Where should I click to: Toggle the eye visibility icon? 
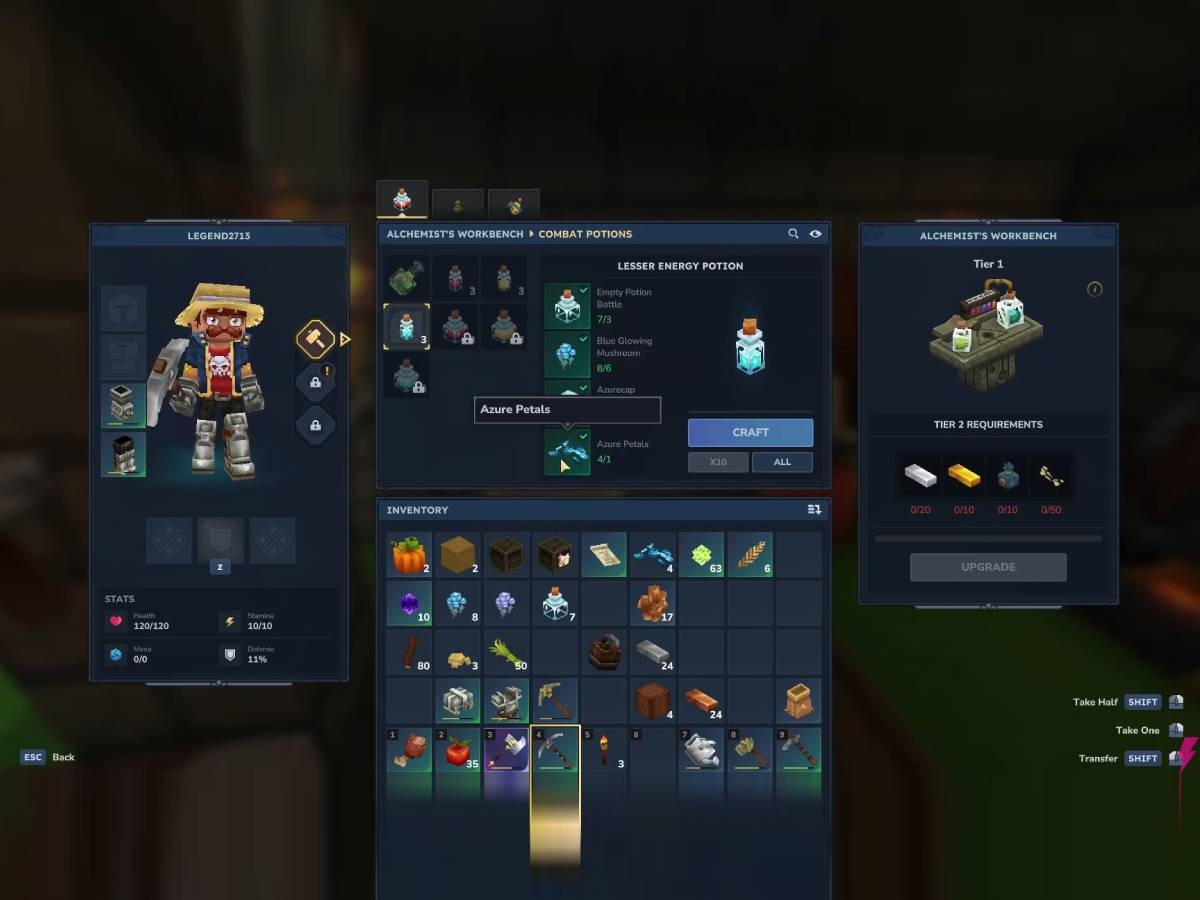(x=816, y=234)
